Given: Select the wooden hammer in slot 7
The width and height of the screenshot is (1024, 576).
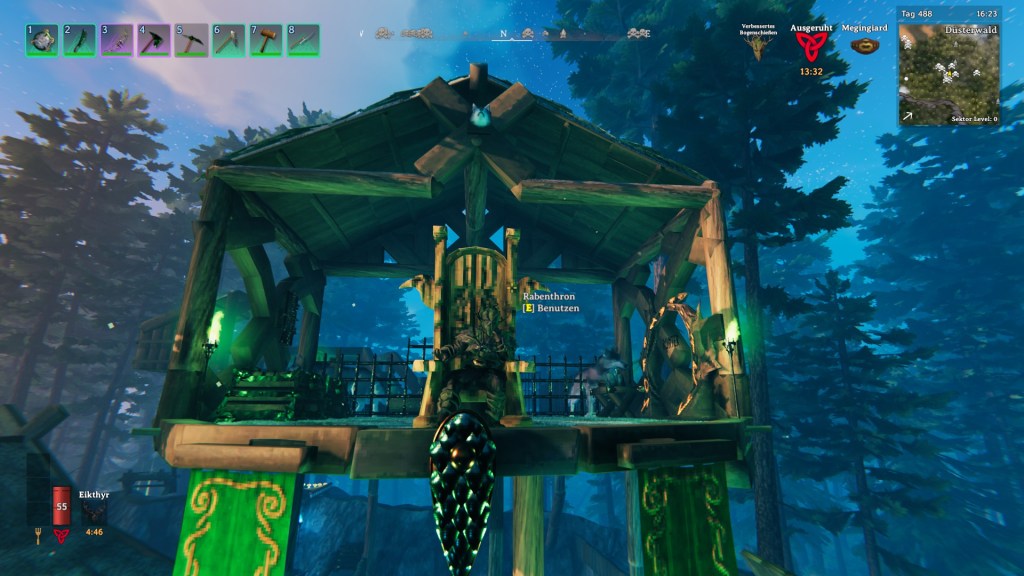Looking at the screenshot, I should 266,40.
